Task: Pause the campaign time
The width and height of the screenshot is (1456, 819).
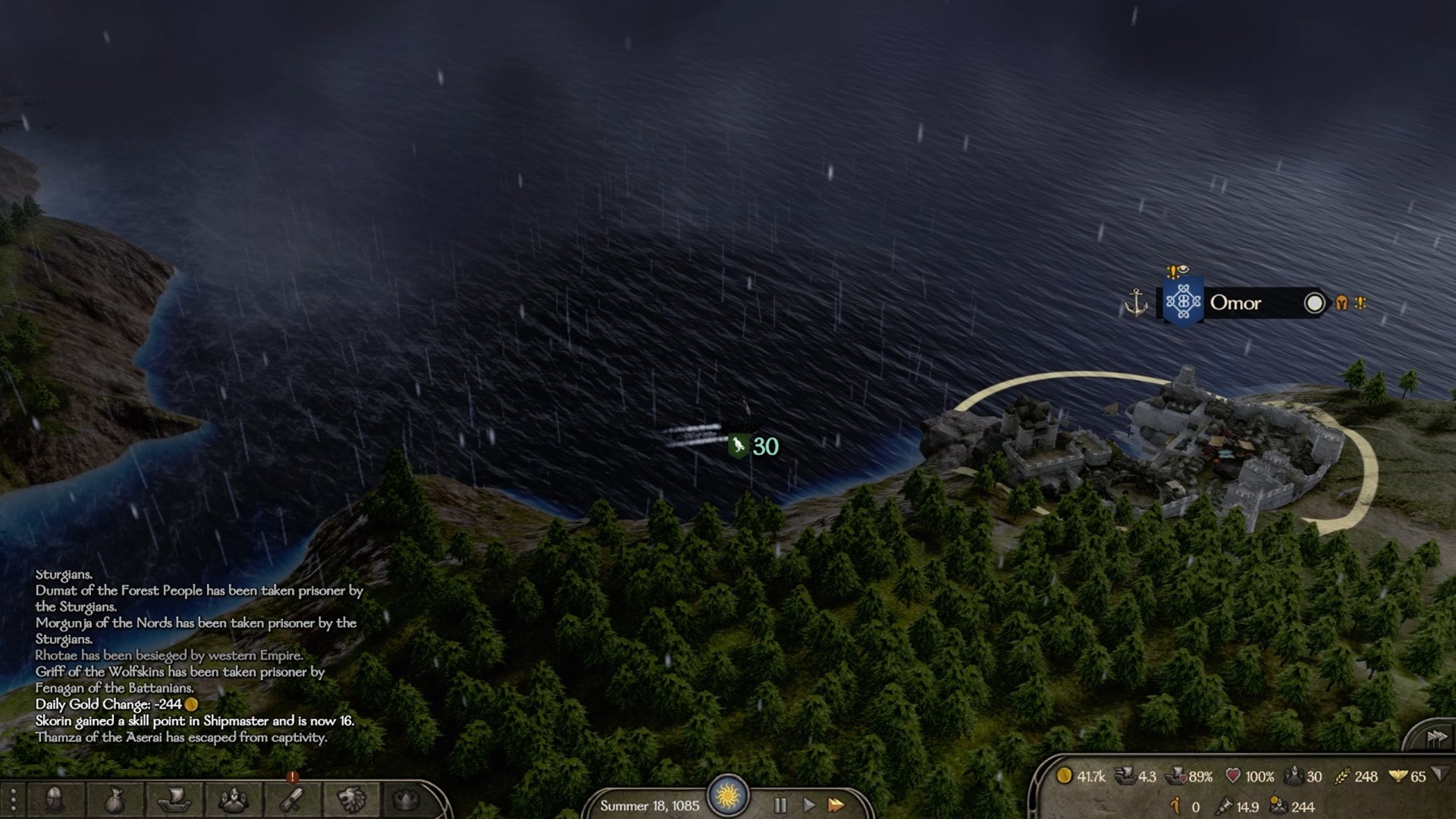Action: coord(780,805)
